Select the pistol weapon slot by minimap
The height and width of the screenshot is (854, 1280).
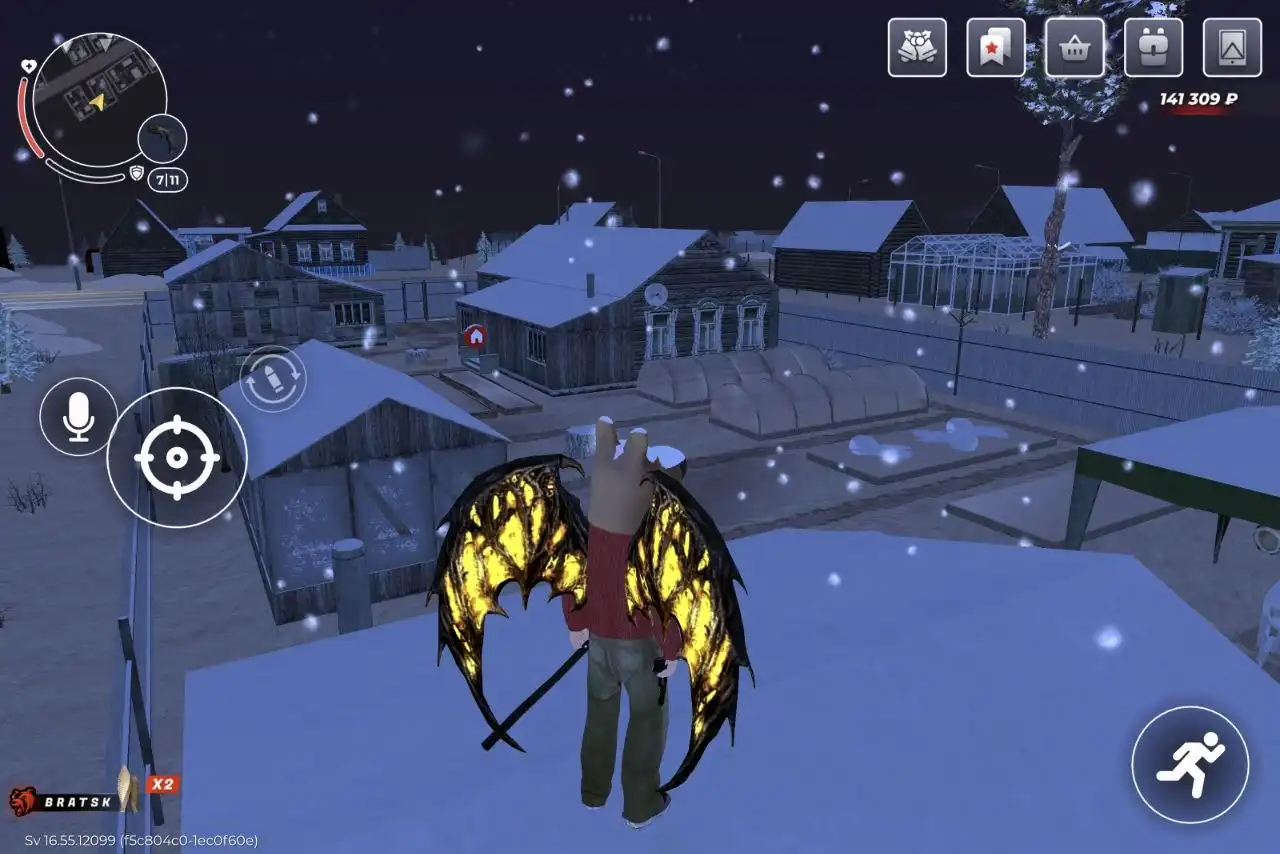163,139
